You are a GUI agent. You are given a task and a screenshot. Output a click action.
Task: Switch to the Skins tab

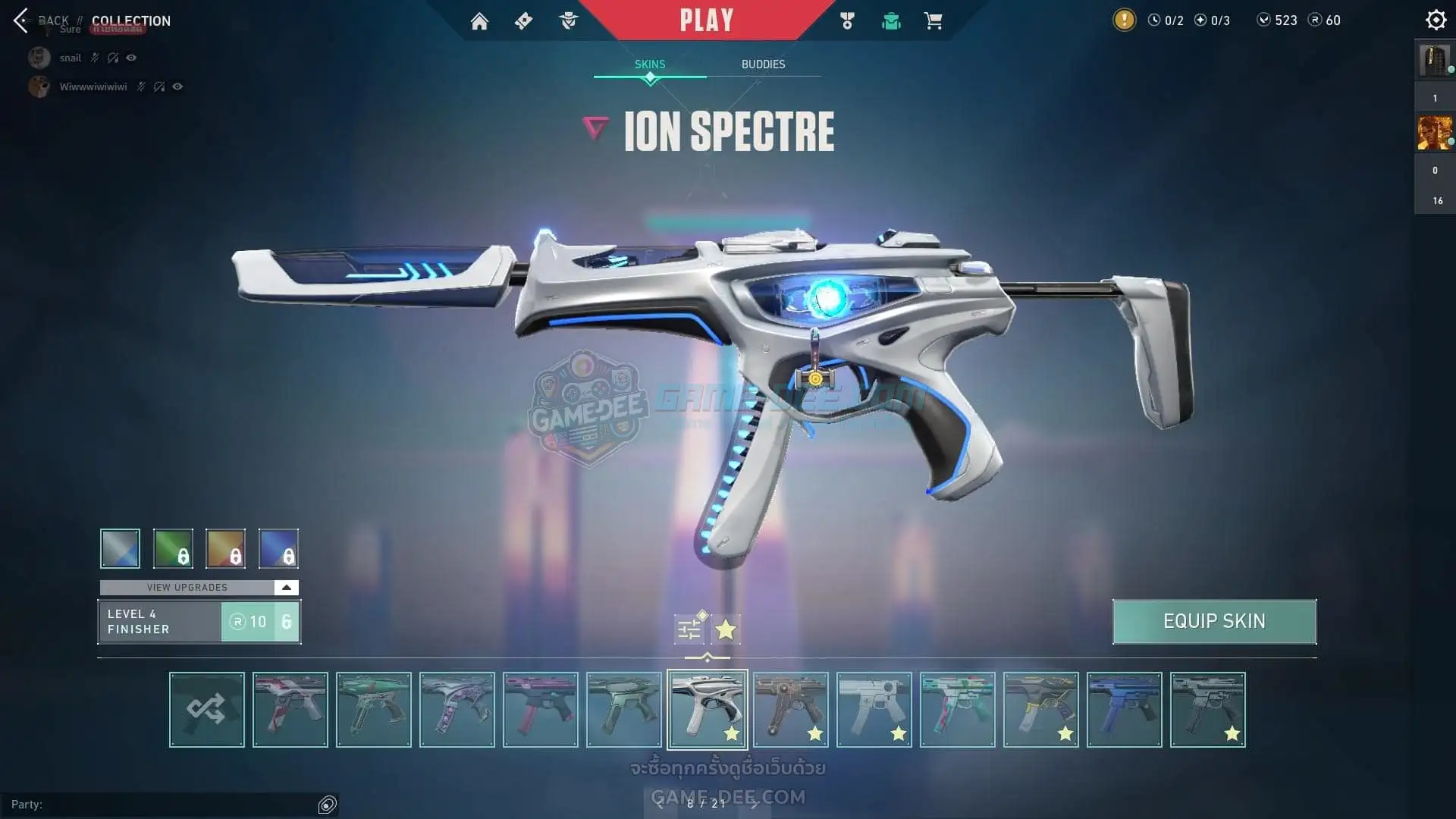click(650, 64)
